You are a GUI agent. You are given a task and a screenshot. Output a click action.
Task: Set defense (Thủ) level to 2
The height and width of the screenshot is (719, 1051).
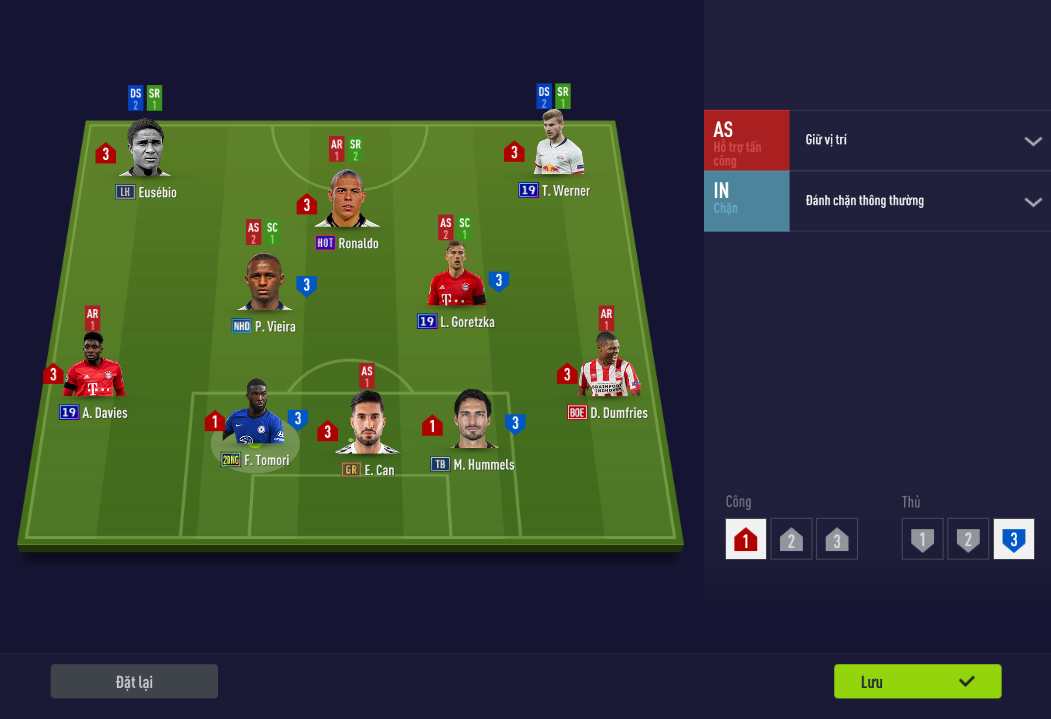pyautogui.click(x=968, y=539)
